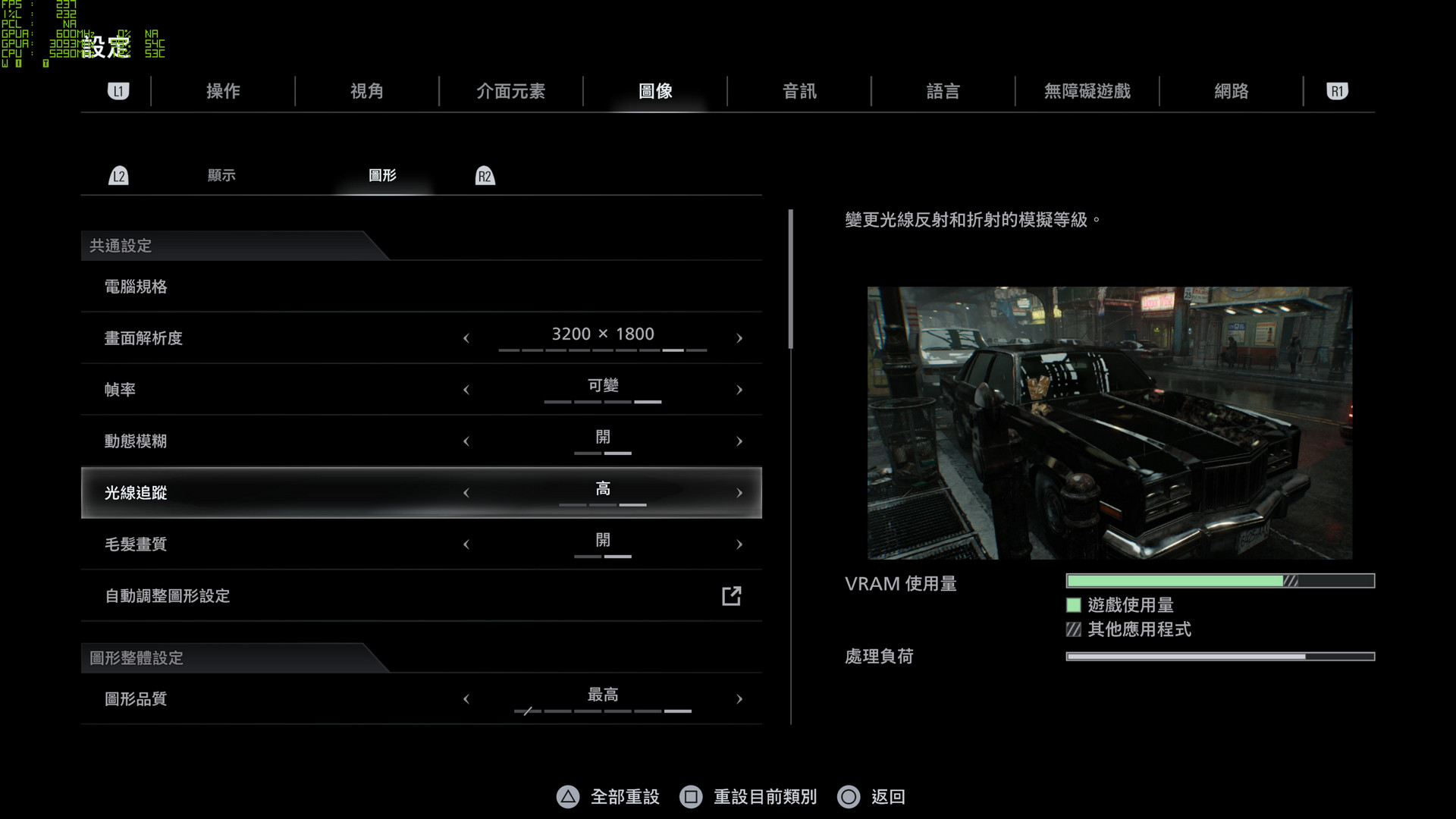Switch to the 顯示 sub-tab
1456x819 pixels.
click(x=221, y=176)
